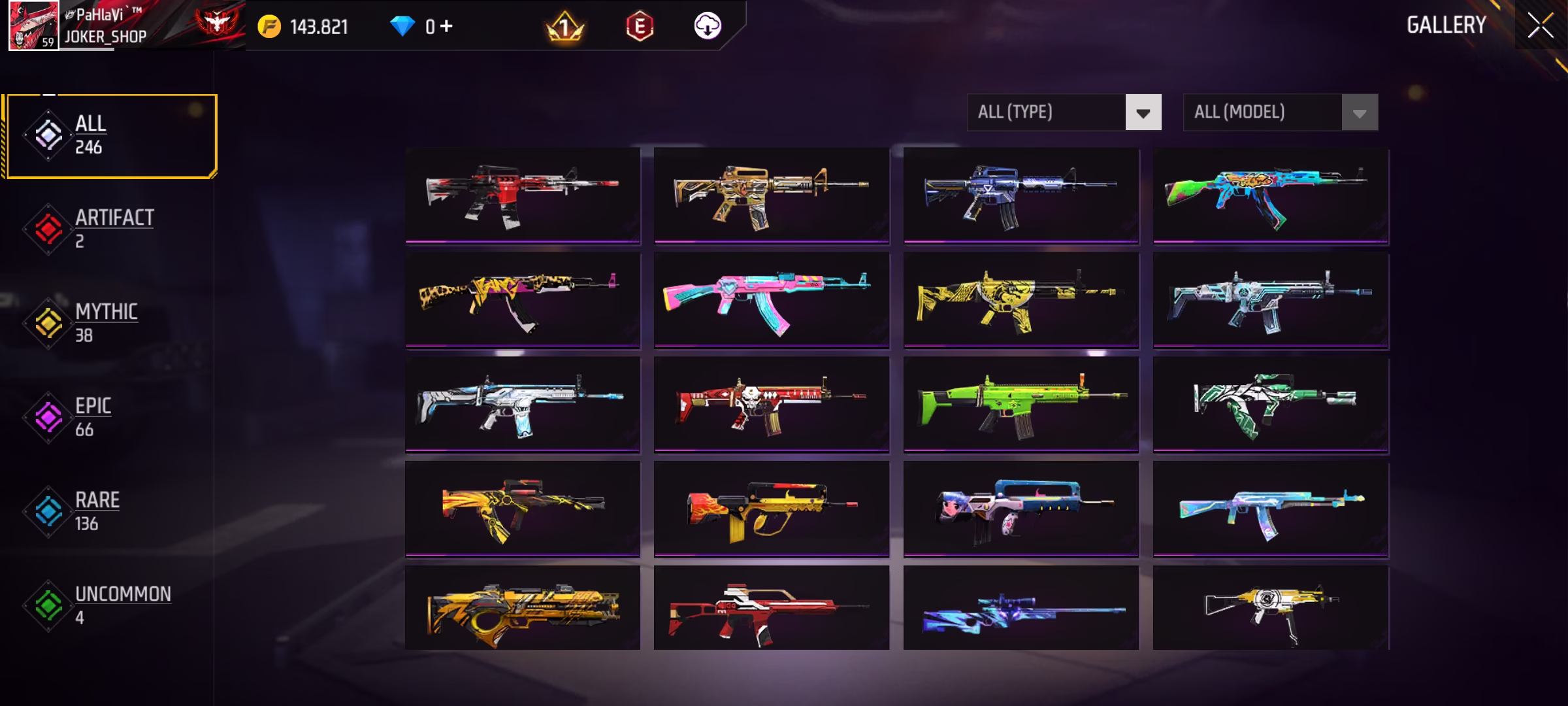
Task: Choose the pink and cyan AK skin
Action: point(772,299)
